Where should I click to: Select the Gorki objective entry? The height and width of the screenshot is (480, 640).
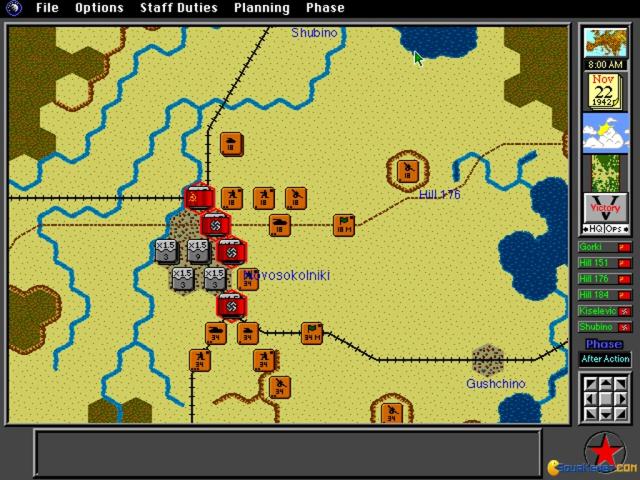coord(605,247)
